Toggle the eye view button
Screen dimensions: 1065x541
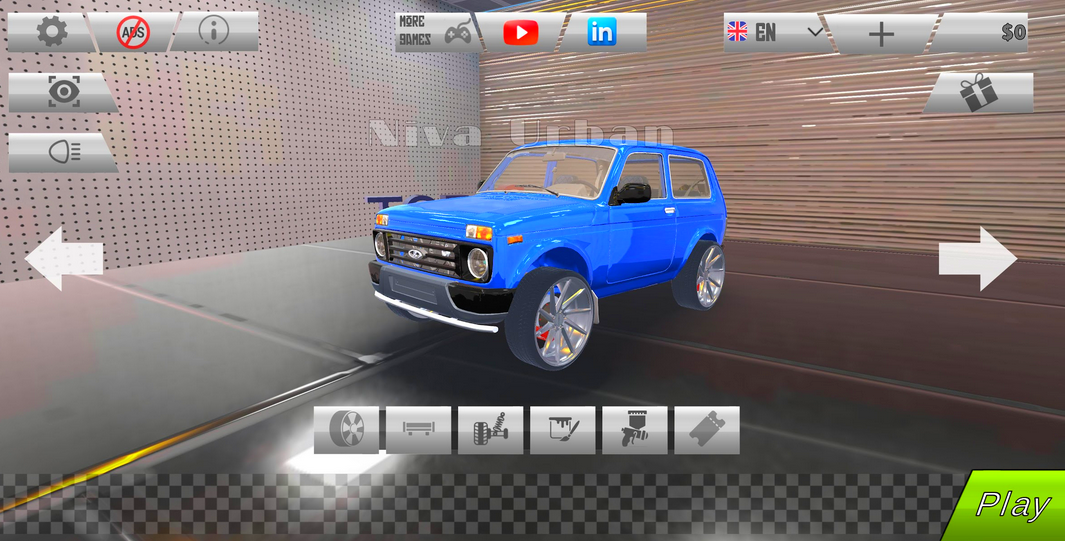(64, 92)
